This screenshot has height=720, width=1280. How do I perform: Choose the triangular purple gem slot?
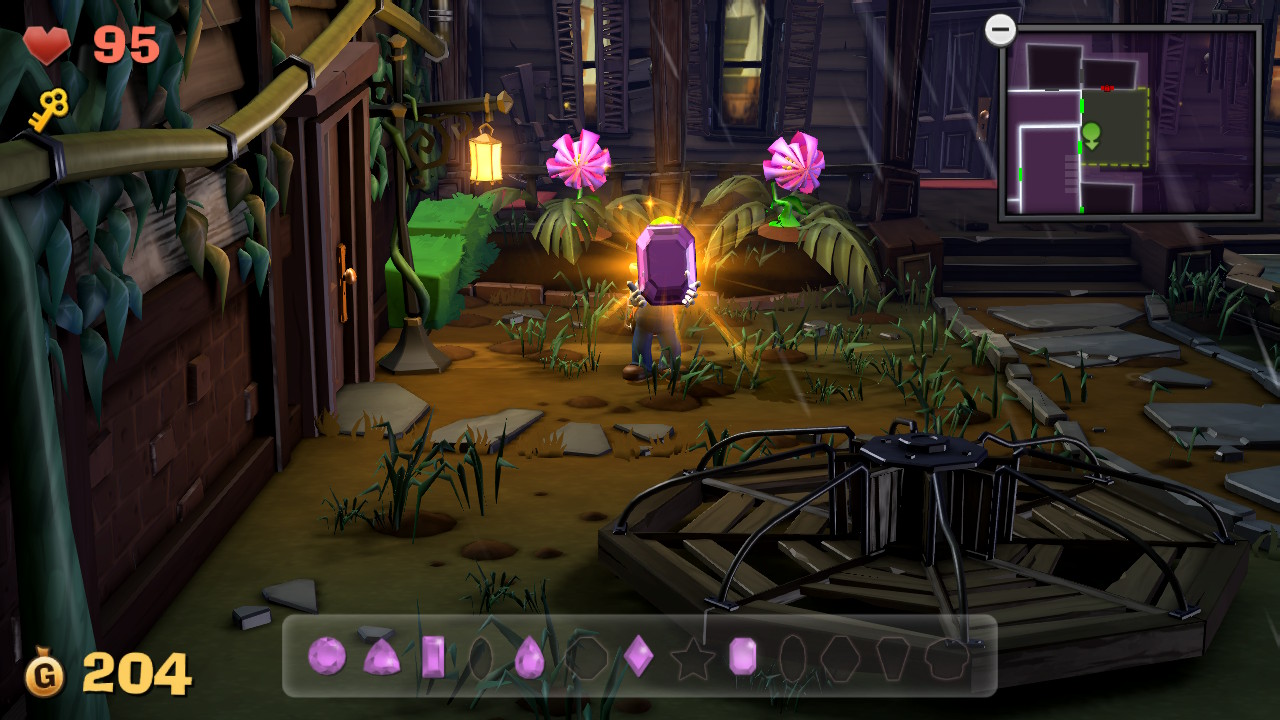(x=381, y=657)
